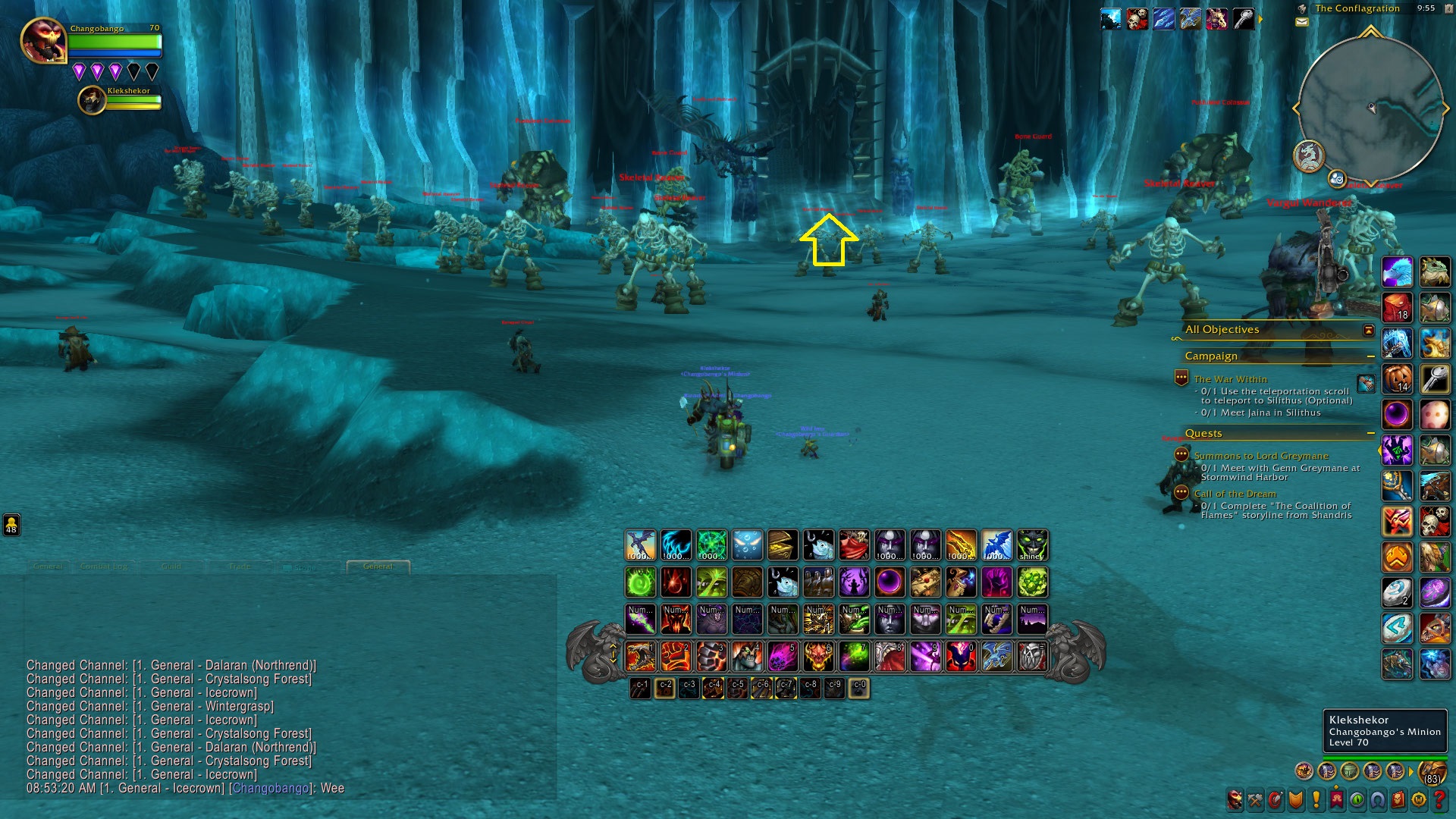Open The War Within campaign quest entry
The height and width of the screenshot is (819, 1456).
coord(1230,379)
